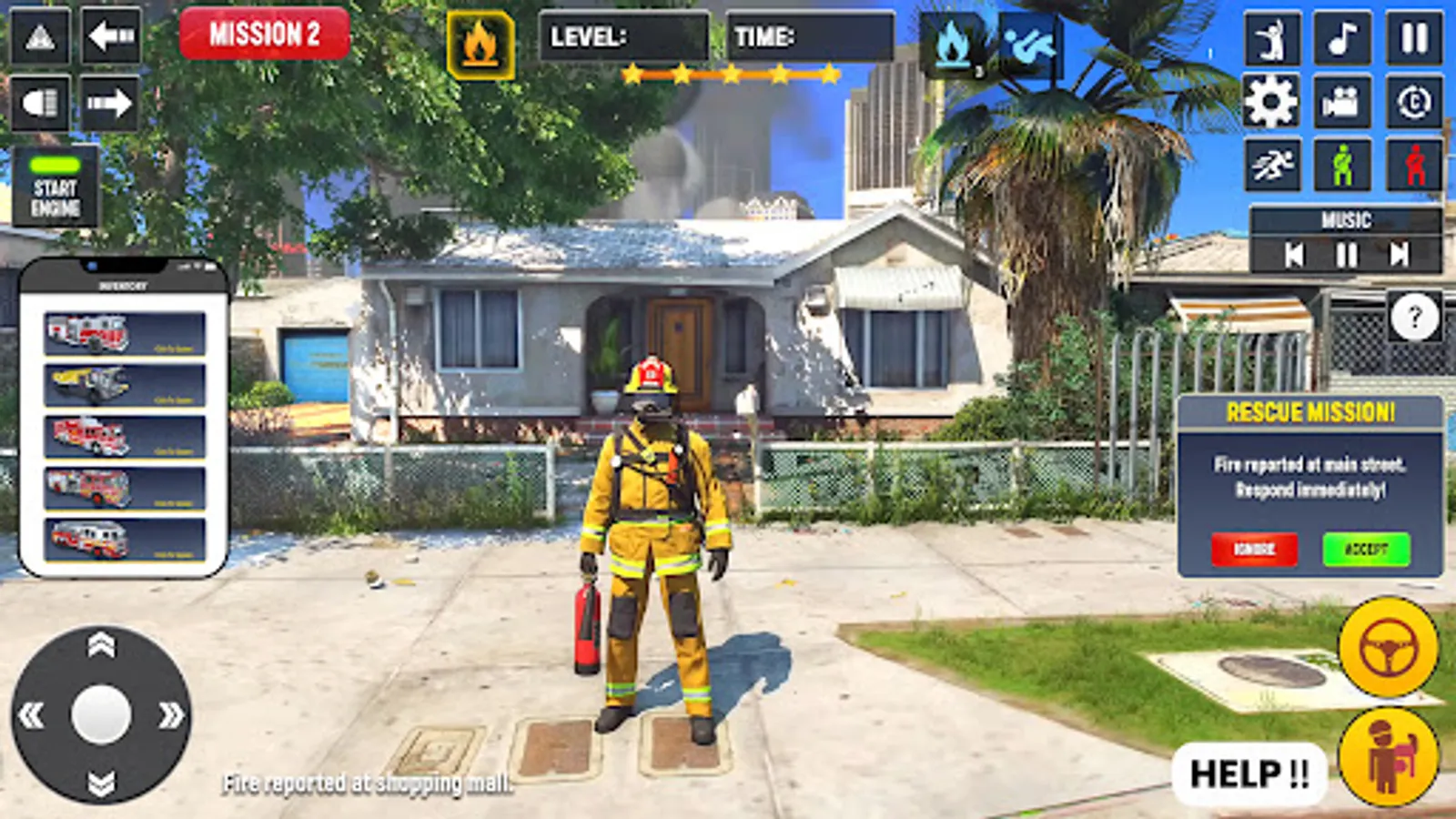Skip to the next music track
Screen dimensions: 1456x819
pyautogui.click(x=1397, y=255)
